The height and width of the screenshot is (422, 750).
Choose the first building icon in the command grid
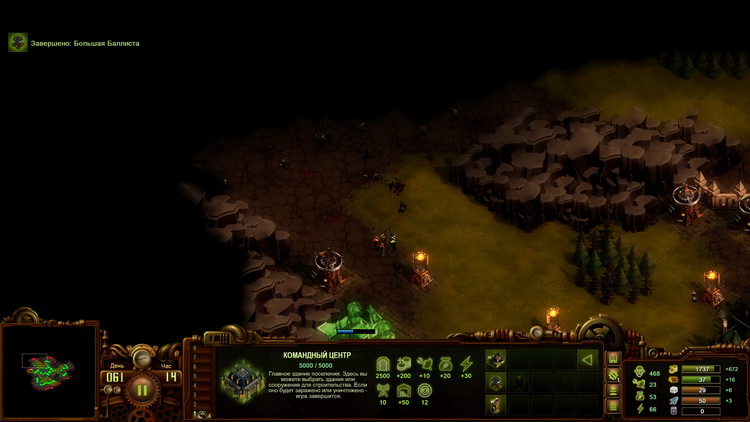[x=496, y=359]
